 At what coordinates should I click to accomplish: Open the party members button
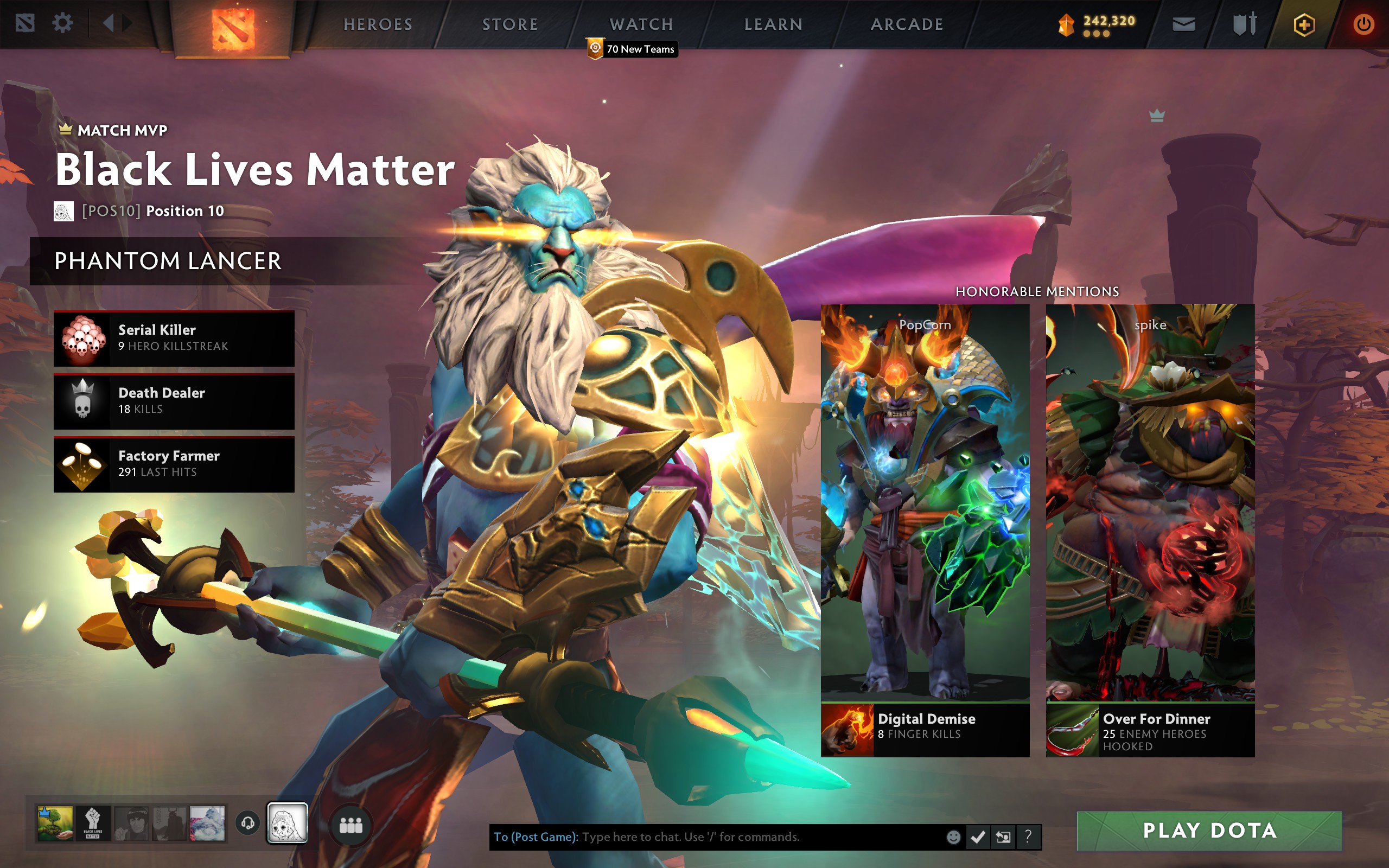point(351,826)
